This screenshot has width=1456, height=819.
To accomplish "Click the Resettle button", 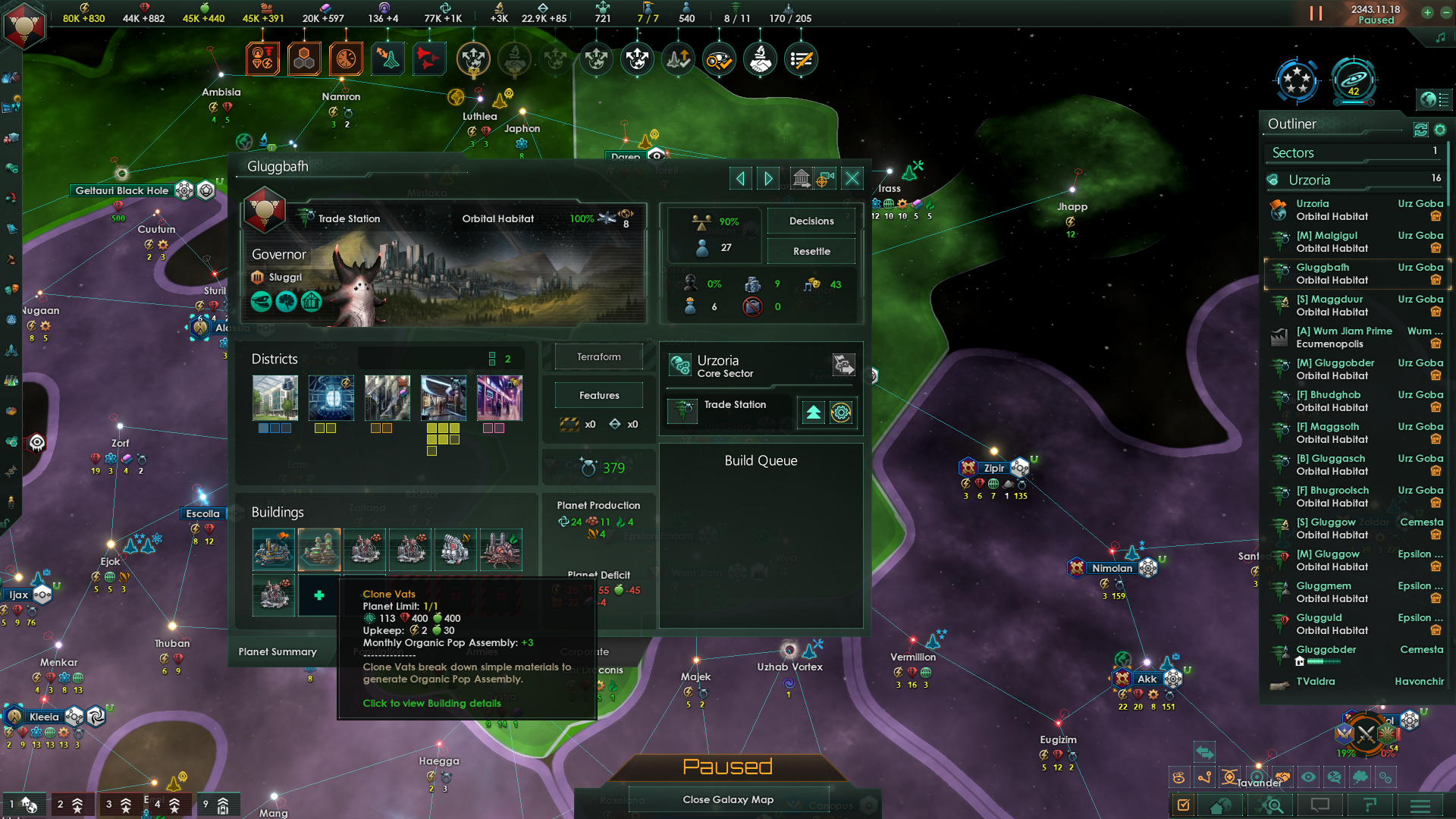I will [811, 251].
